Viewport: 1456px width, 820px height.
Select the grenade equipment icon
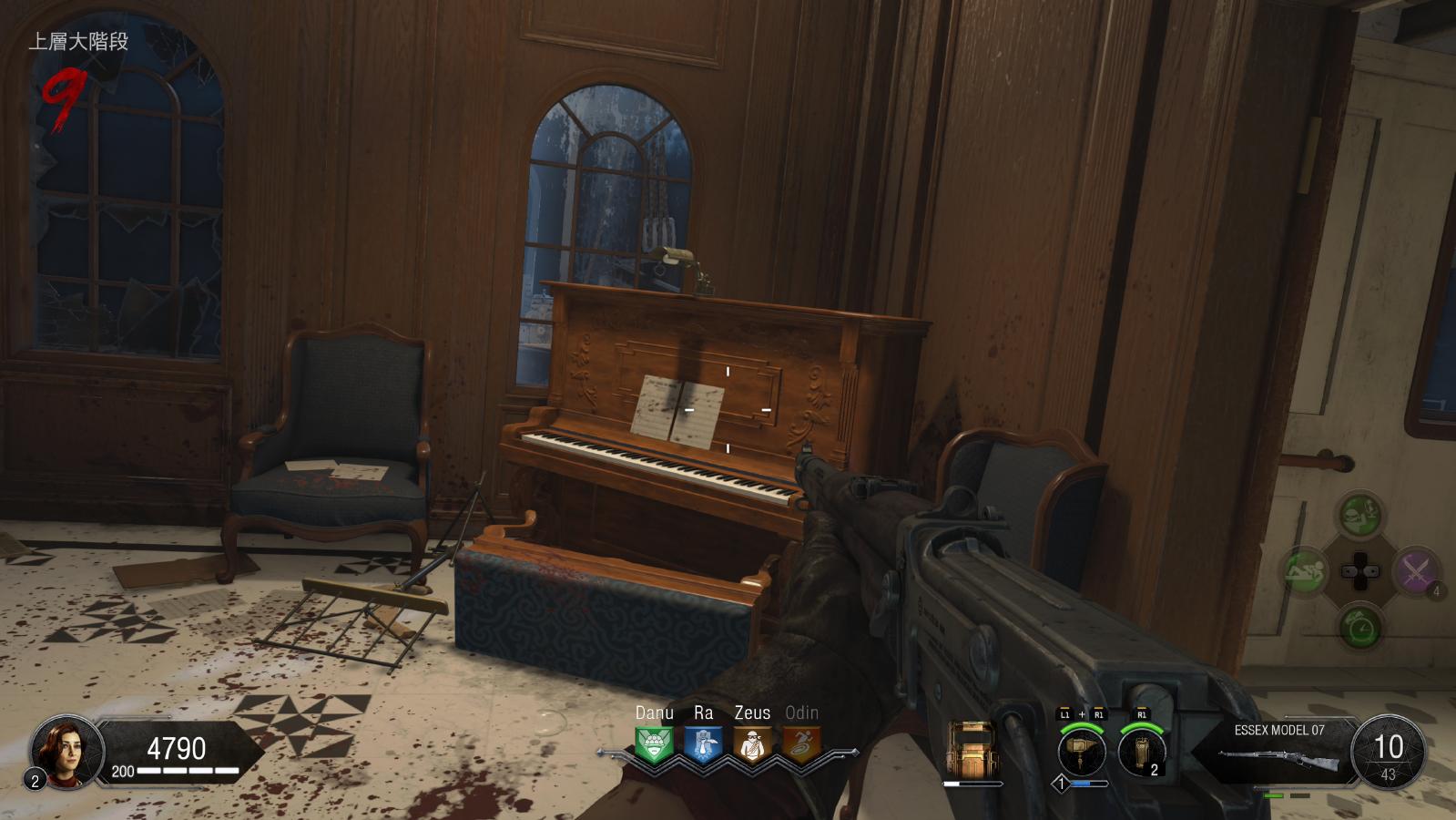[1142, 753]
